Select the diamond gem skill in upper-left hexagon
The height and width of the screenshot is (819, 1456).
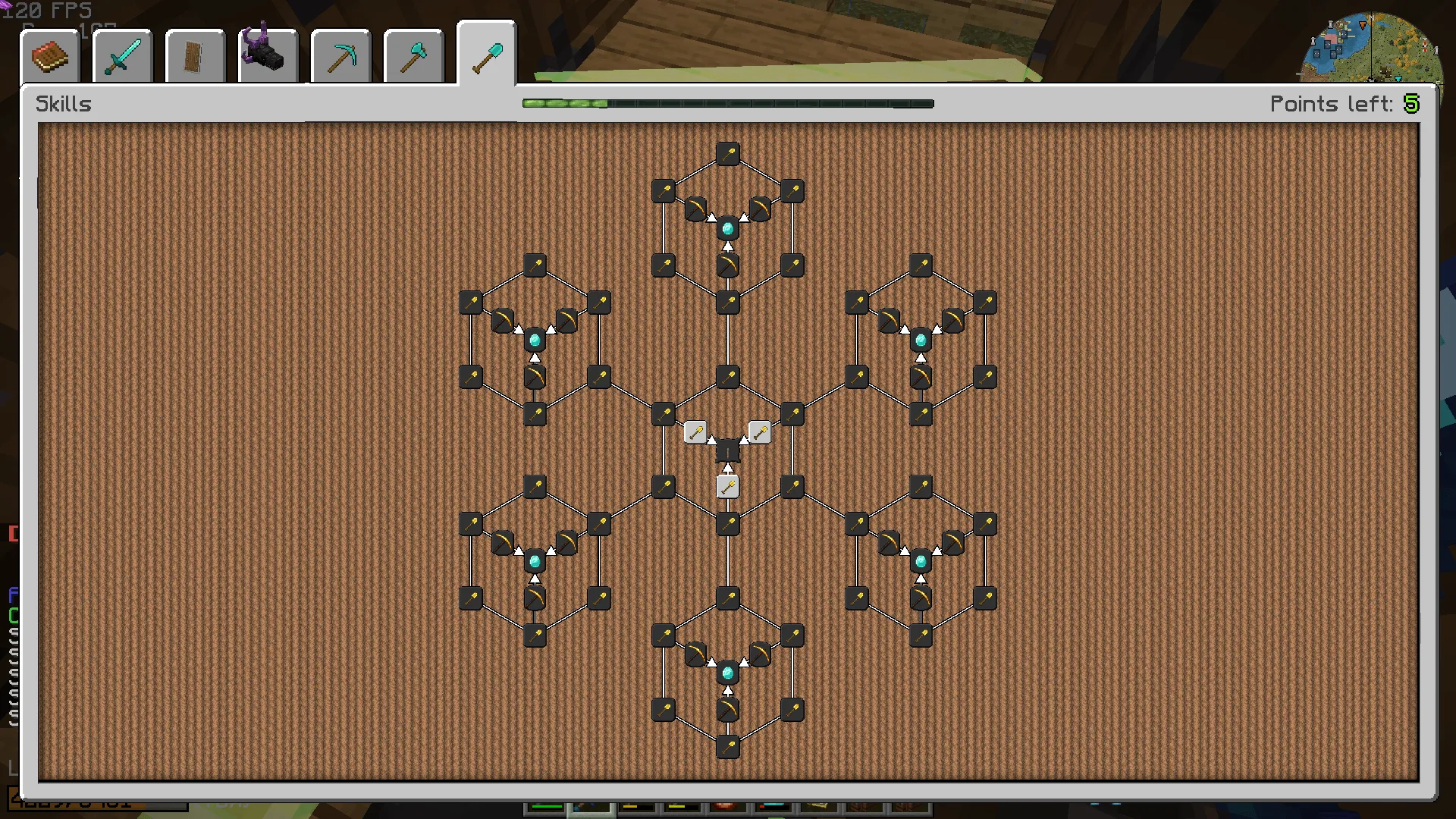click(535, 339)
